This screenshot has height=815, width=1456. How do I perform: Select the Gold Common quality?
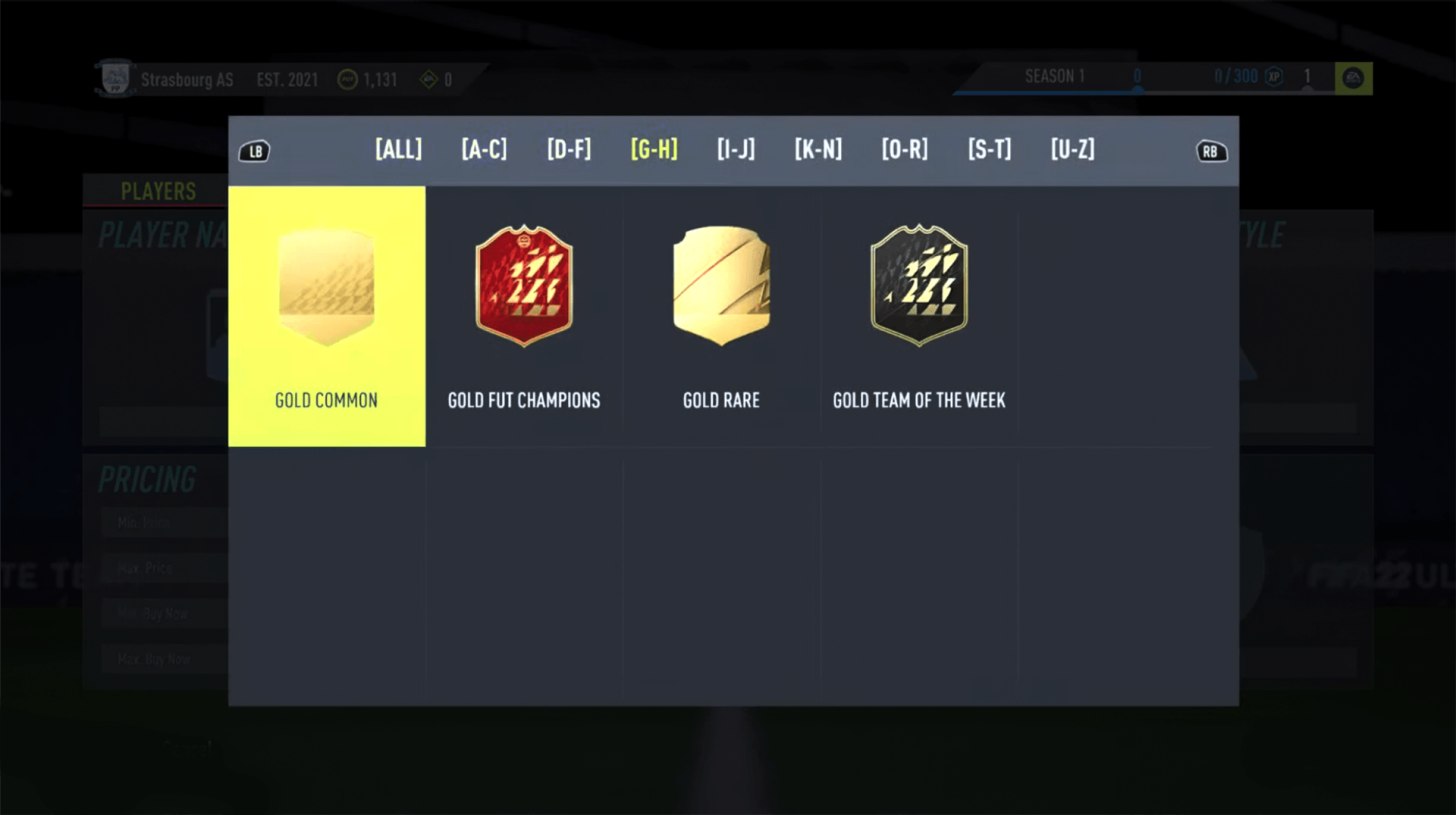tap(326, 314)
